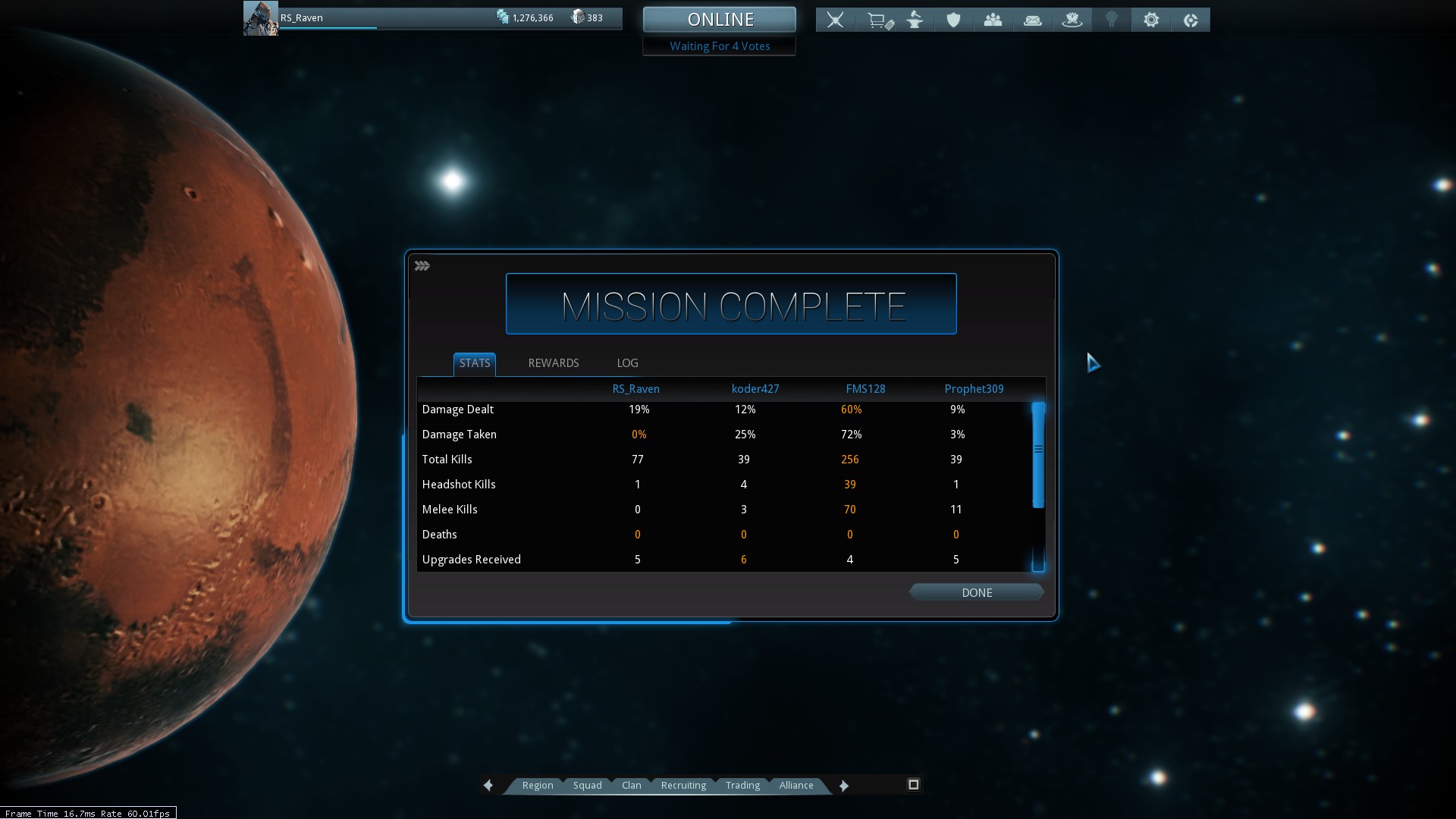
Task: Expand the chat window square button
Action: 913,785
